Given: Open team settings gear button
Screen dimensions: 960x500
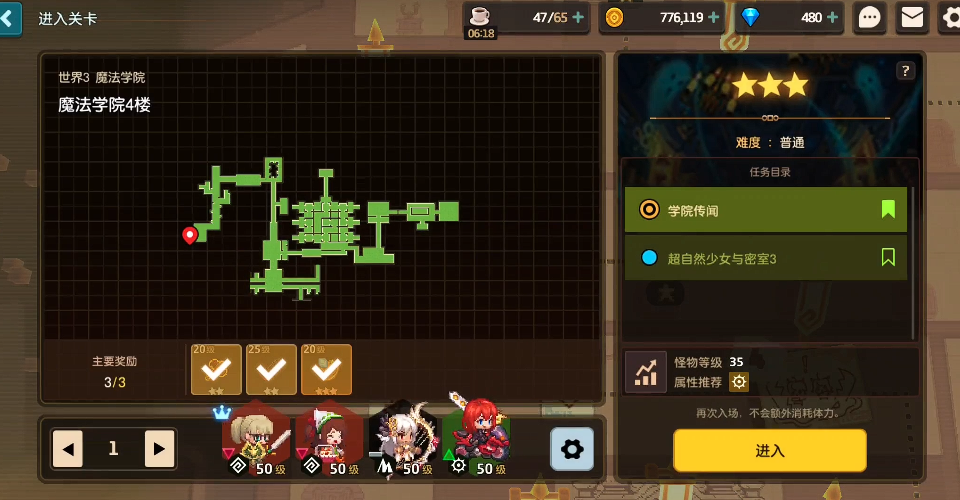Looking at the screenshot, I should click(572, 449).
